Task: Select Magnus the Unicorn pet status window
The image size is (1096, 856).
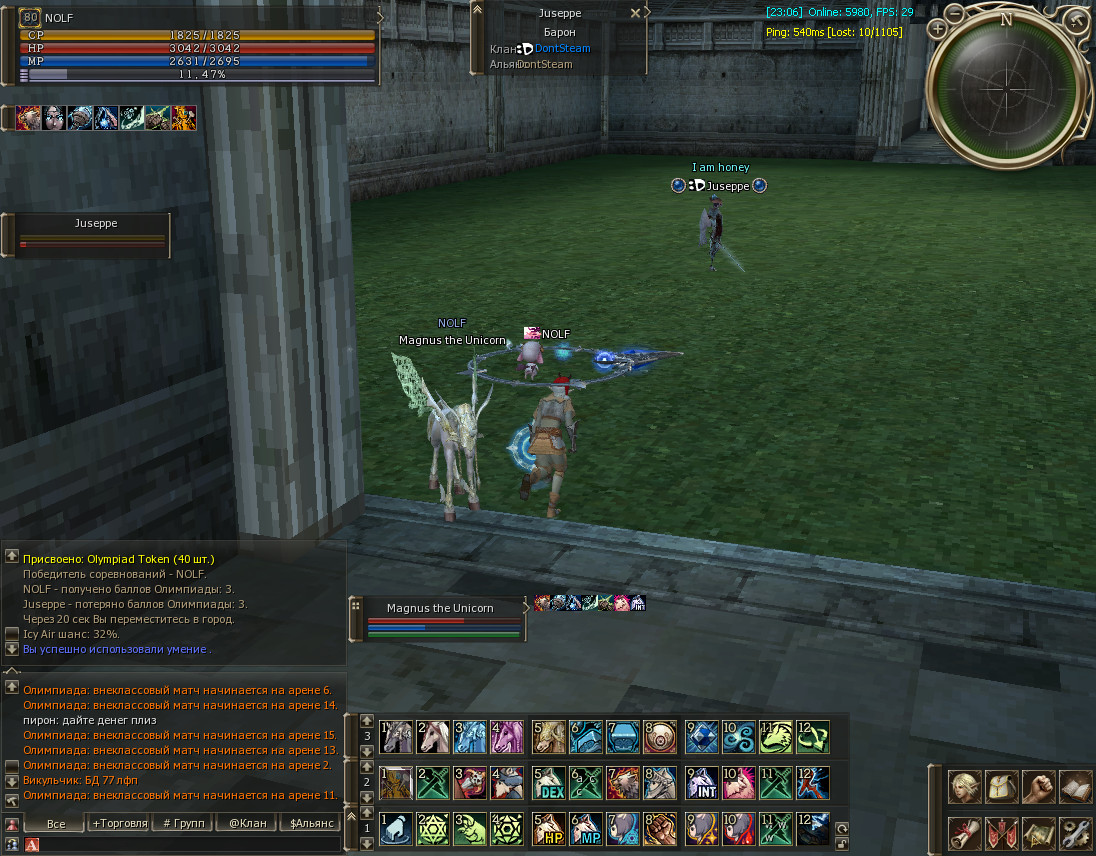Action: click(440, 608)
